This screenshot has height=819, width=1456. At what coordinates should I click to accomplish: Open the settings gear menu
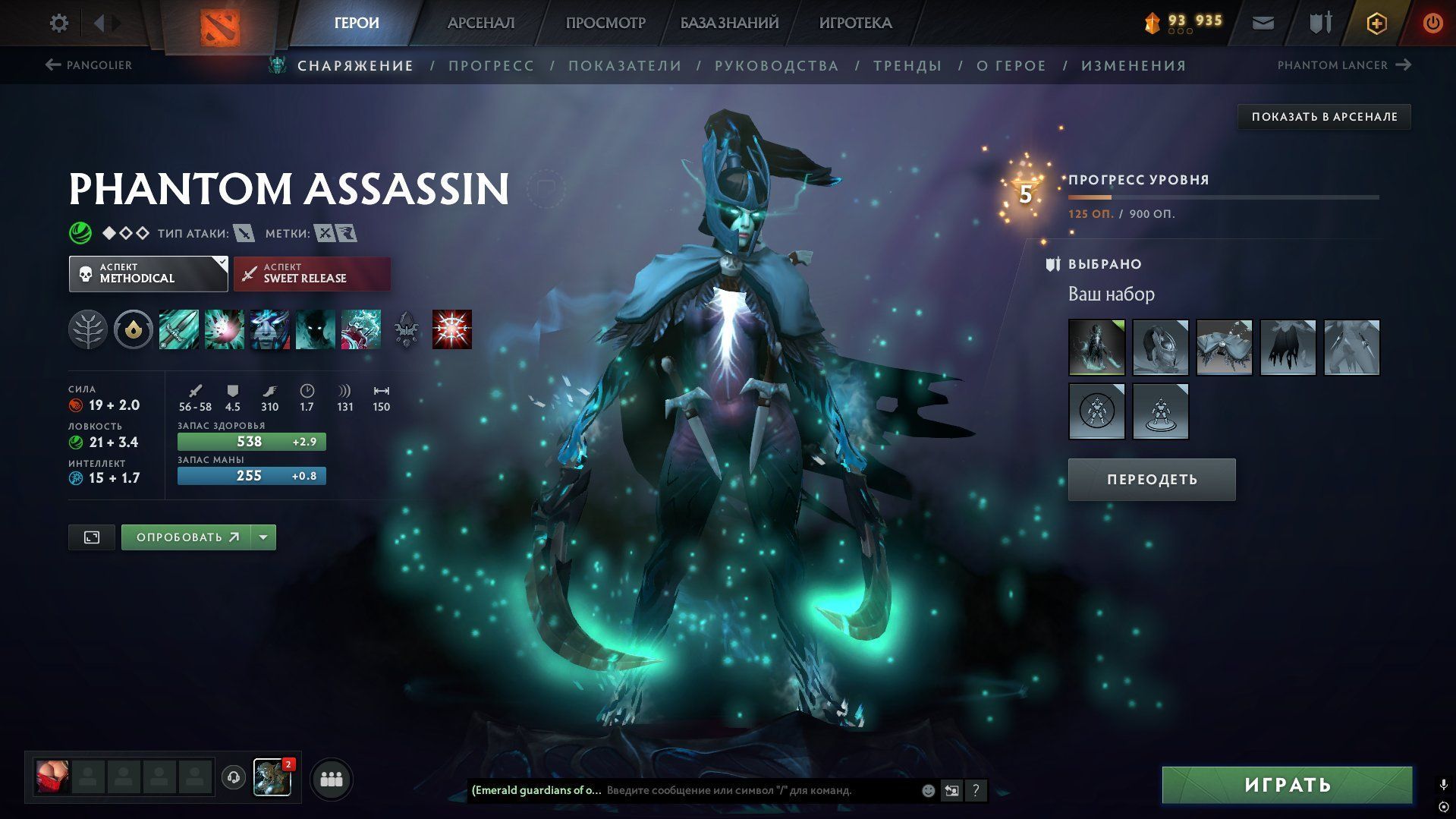click(x=58, y=23)
